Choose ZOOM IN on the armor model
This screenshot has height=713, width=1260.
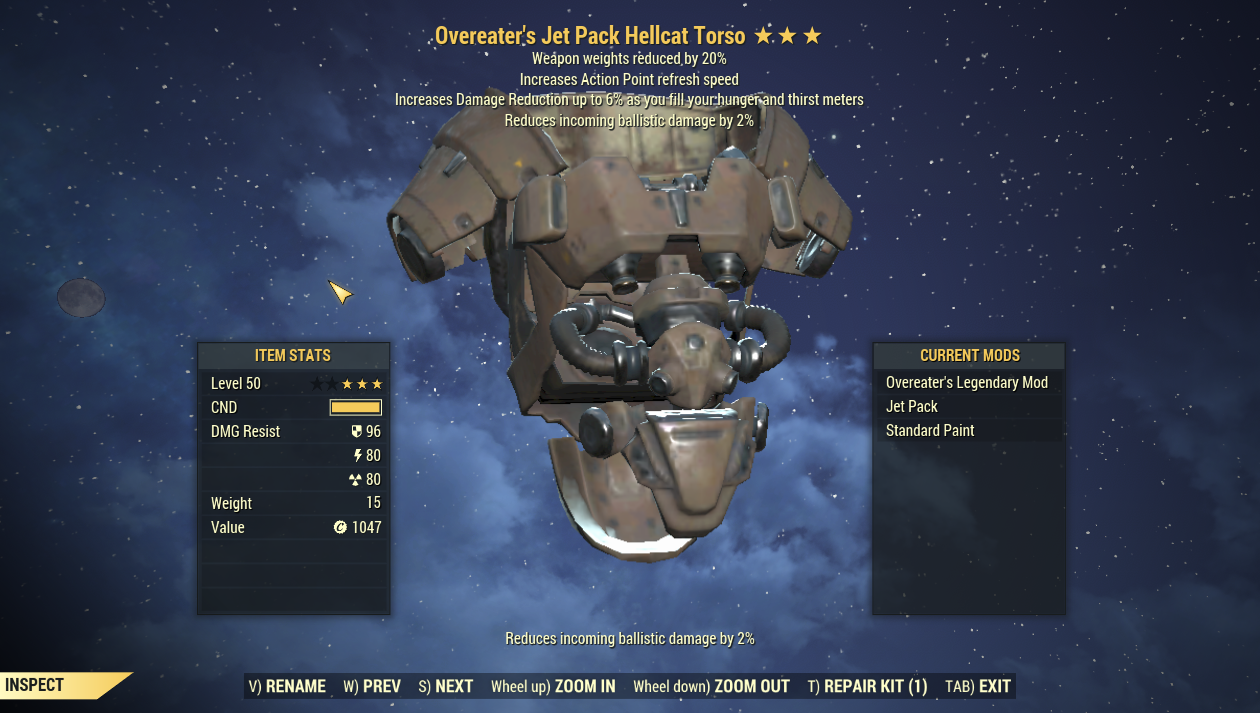pyautogui.click(x=553, y=686)
